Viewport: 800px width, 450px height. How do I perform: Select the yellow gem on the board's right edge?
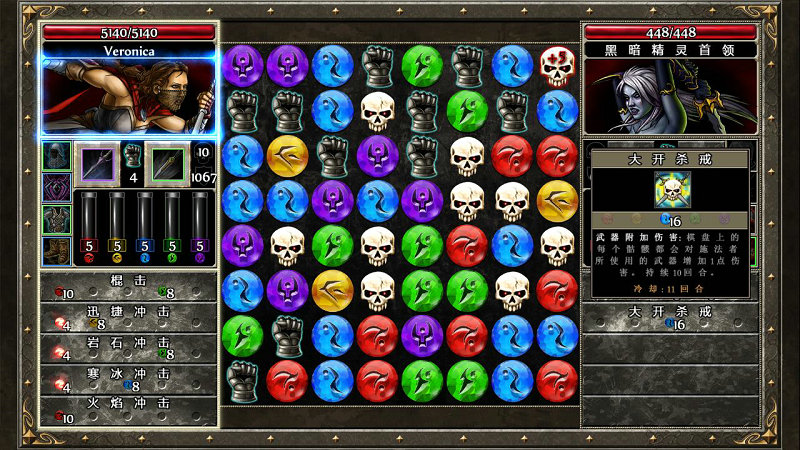pyautogui.click(x=556, y=200)
